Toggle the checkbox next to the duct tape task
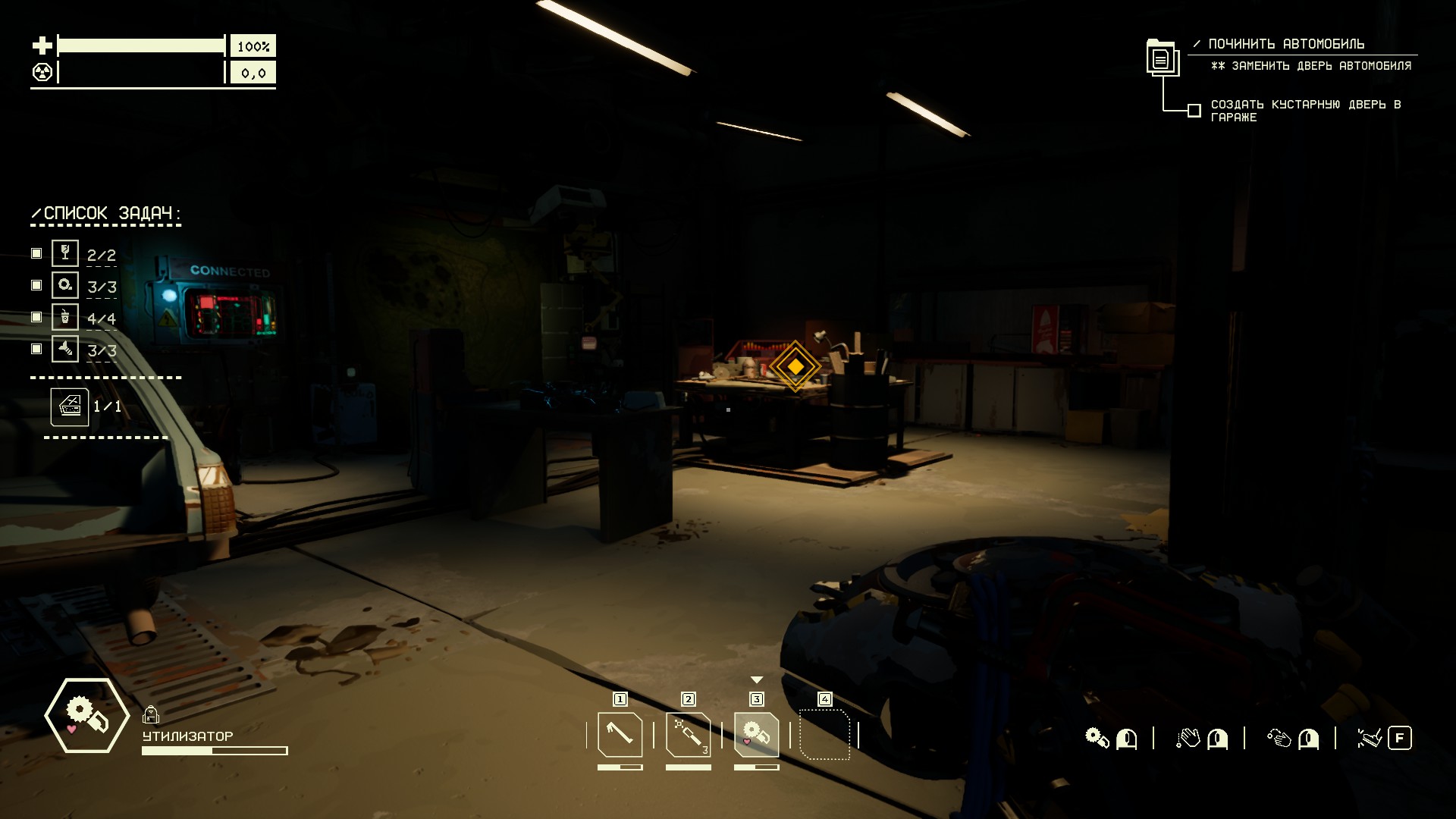This screenshot has width=1456, height=819. pyautogui.click(x=36, y=285)
